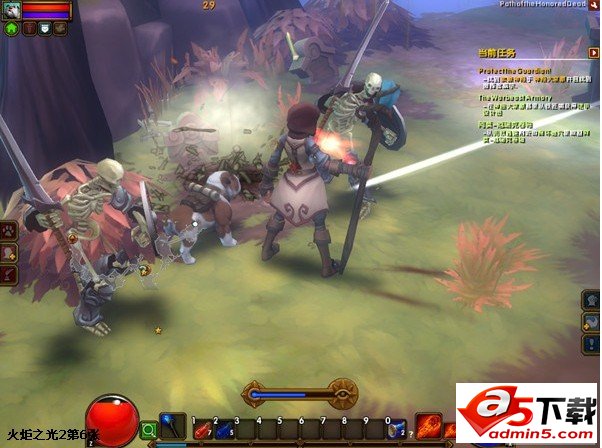The width and height of the screenshot is (602, 448).
Task: Collapse the quest tracker with the arrow button
Action: pos(593,53)
